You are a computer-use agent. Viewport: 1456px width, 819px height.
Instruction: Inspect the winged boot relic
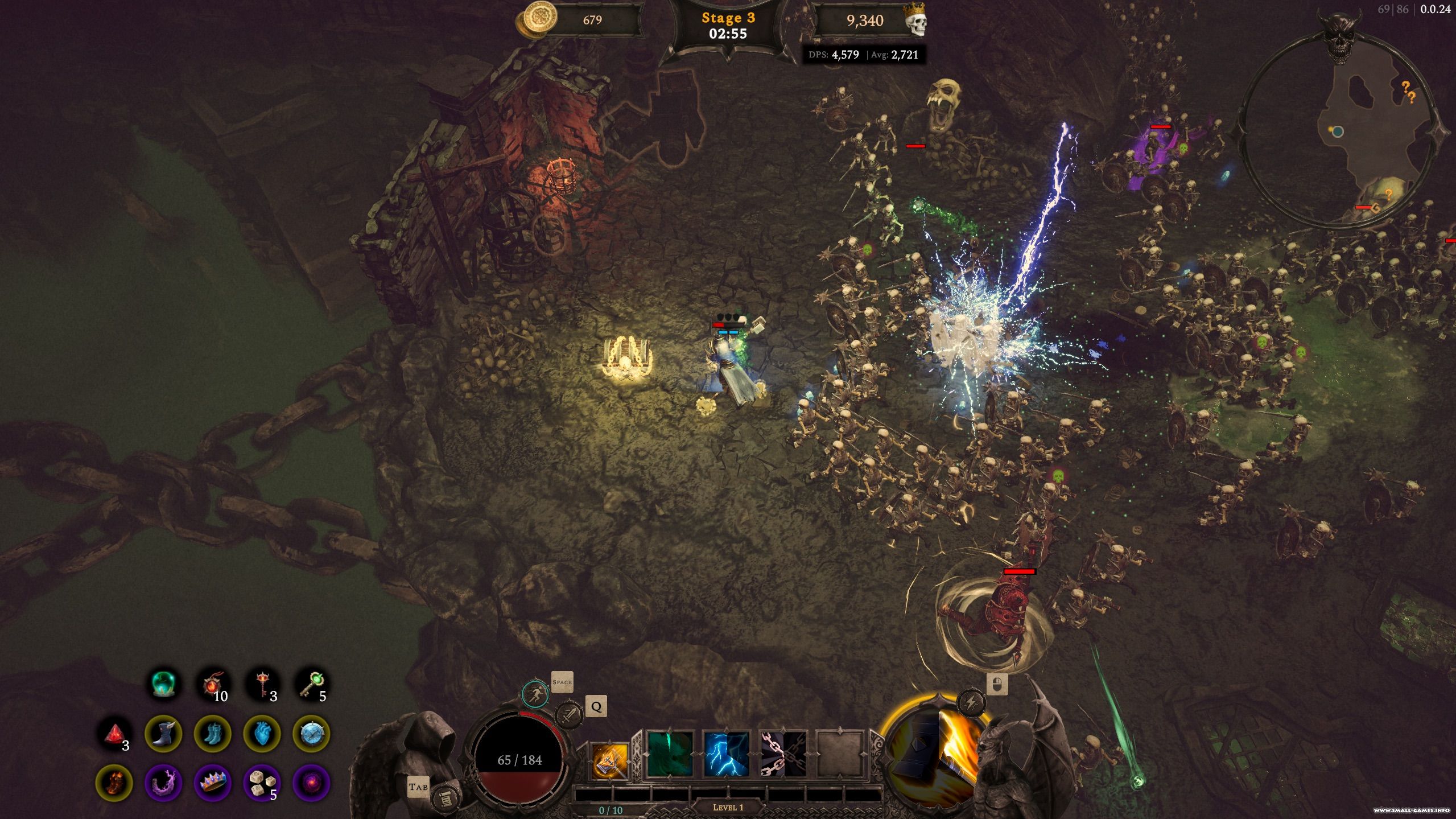(164, 734)
